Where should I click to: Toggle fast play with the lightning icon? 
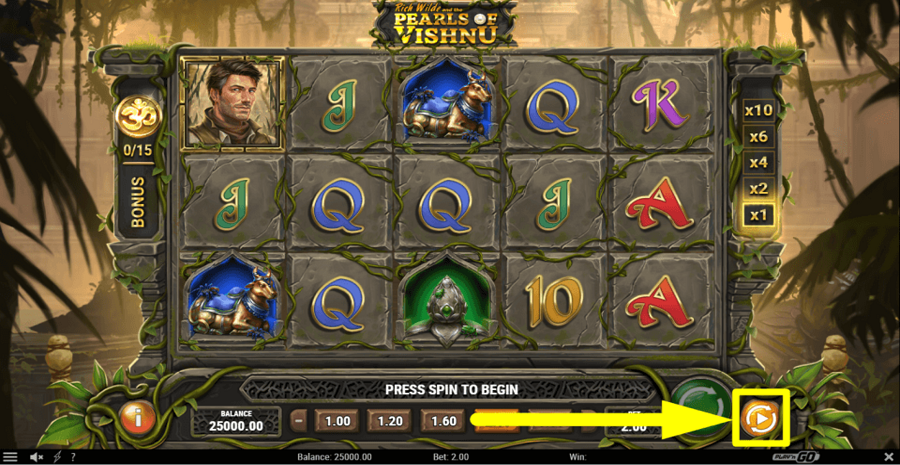tap(57, 457)
